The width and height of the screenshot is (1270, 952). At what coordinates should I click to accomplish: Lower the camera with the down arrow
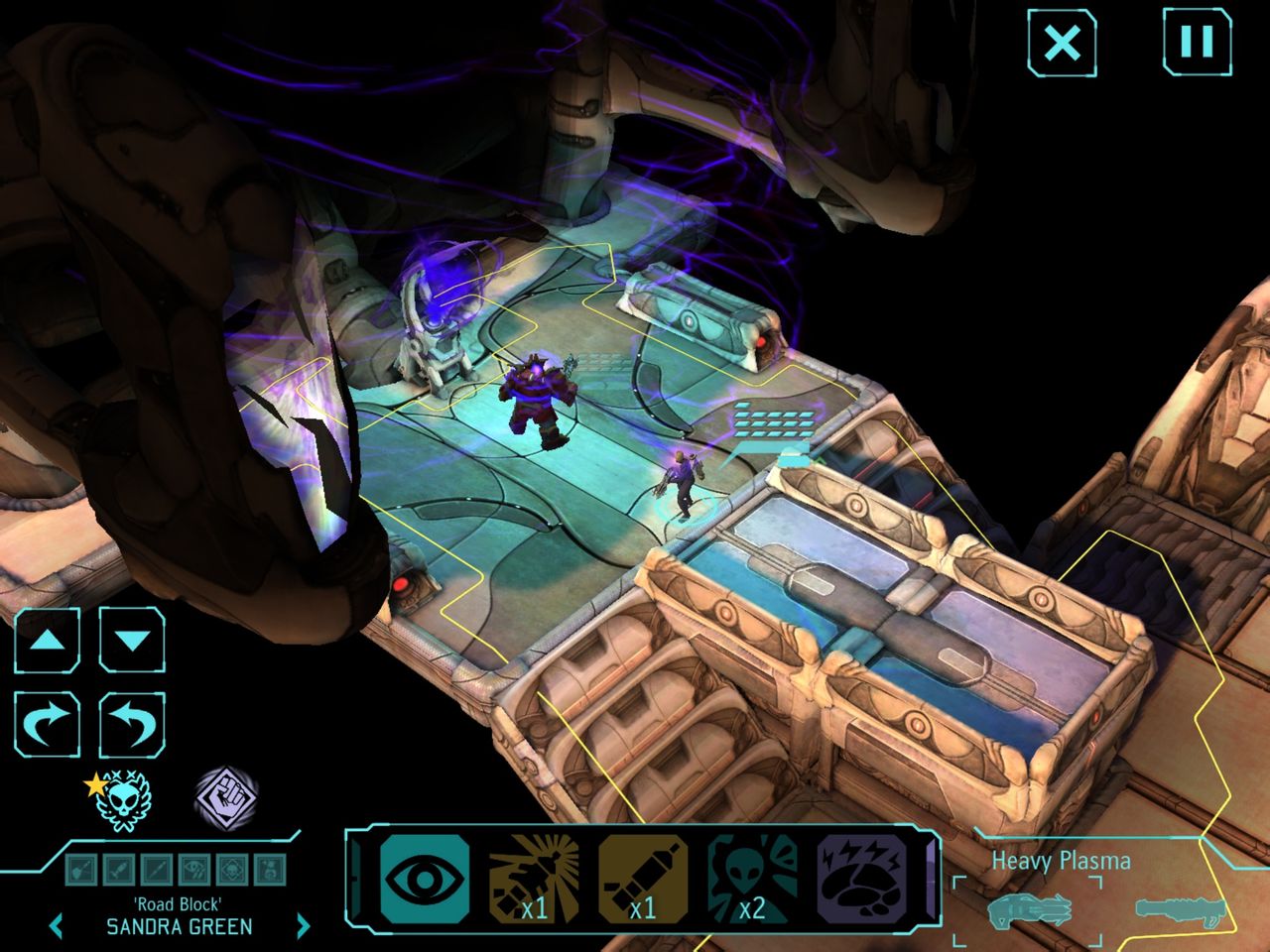132,640
